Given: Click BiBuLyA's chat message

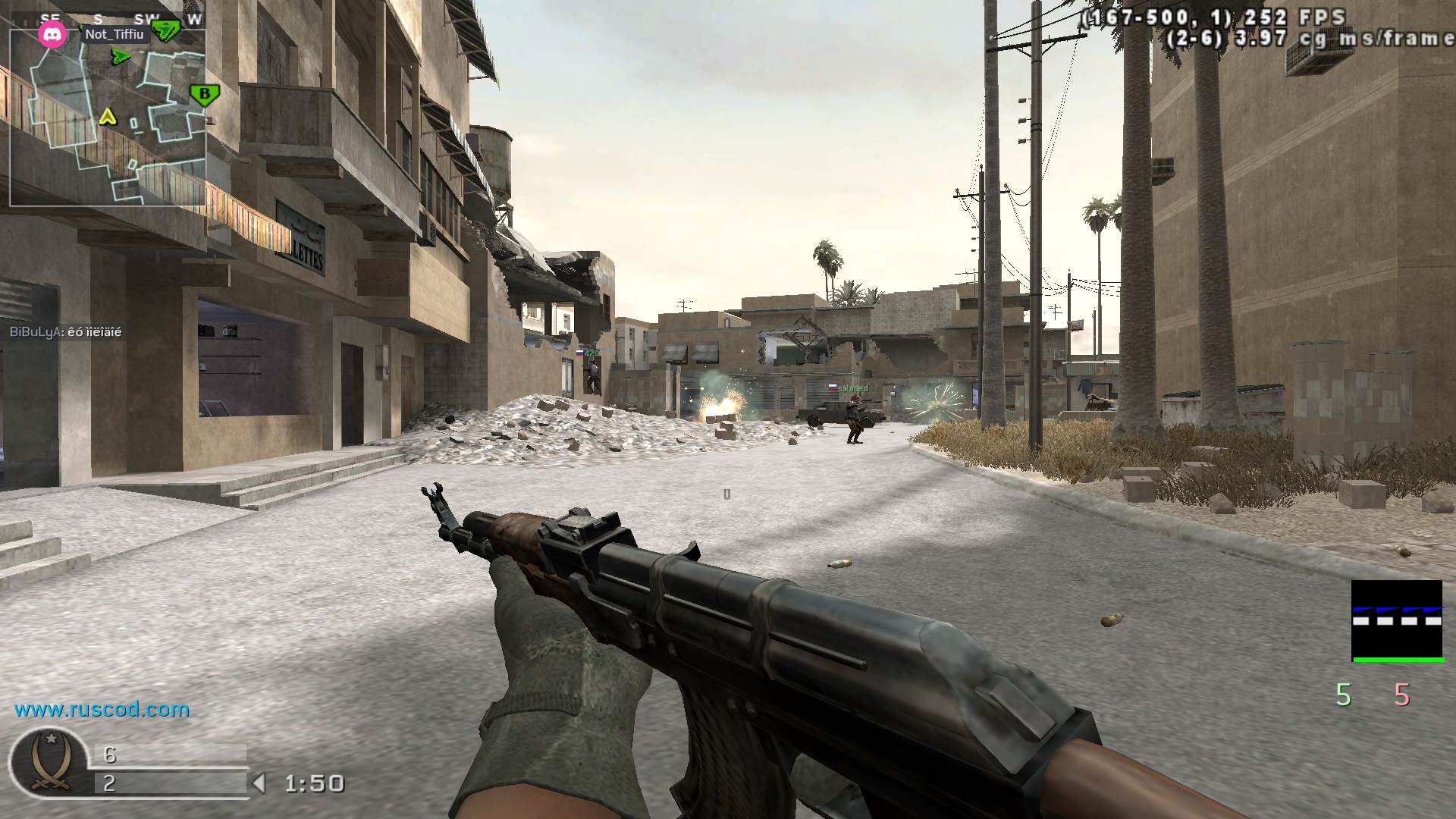Looking at the screenshot, I should pyautogui.click(x=65, y=332).
